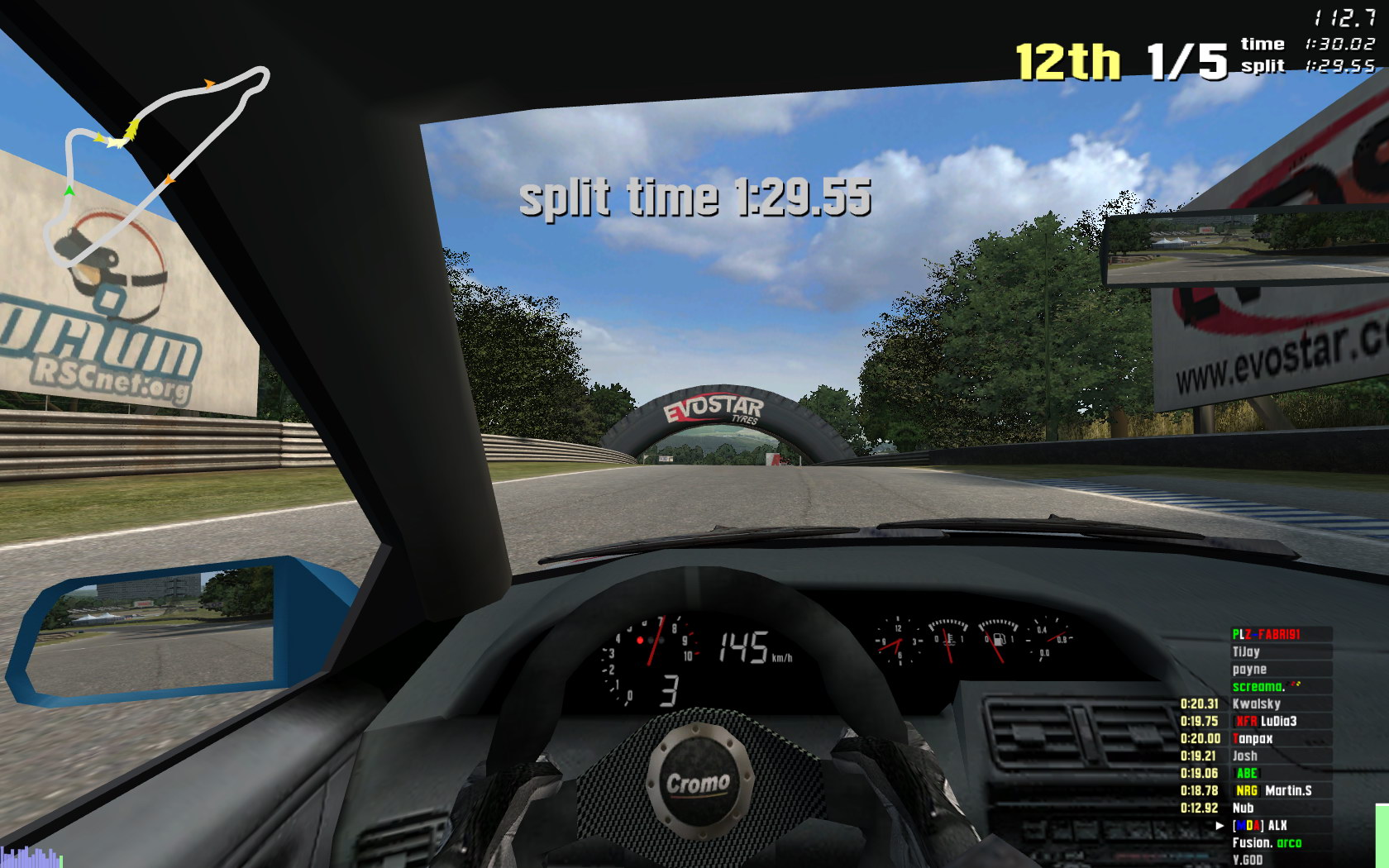Choose Fusion. arco from the driver list

[x=1267, y=842]
